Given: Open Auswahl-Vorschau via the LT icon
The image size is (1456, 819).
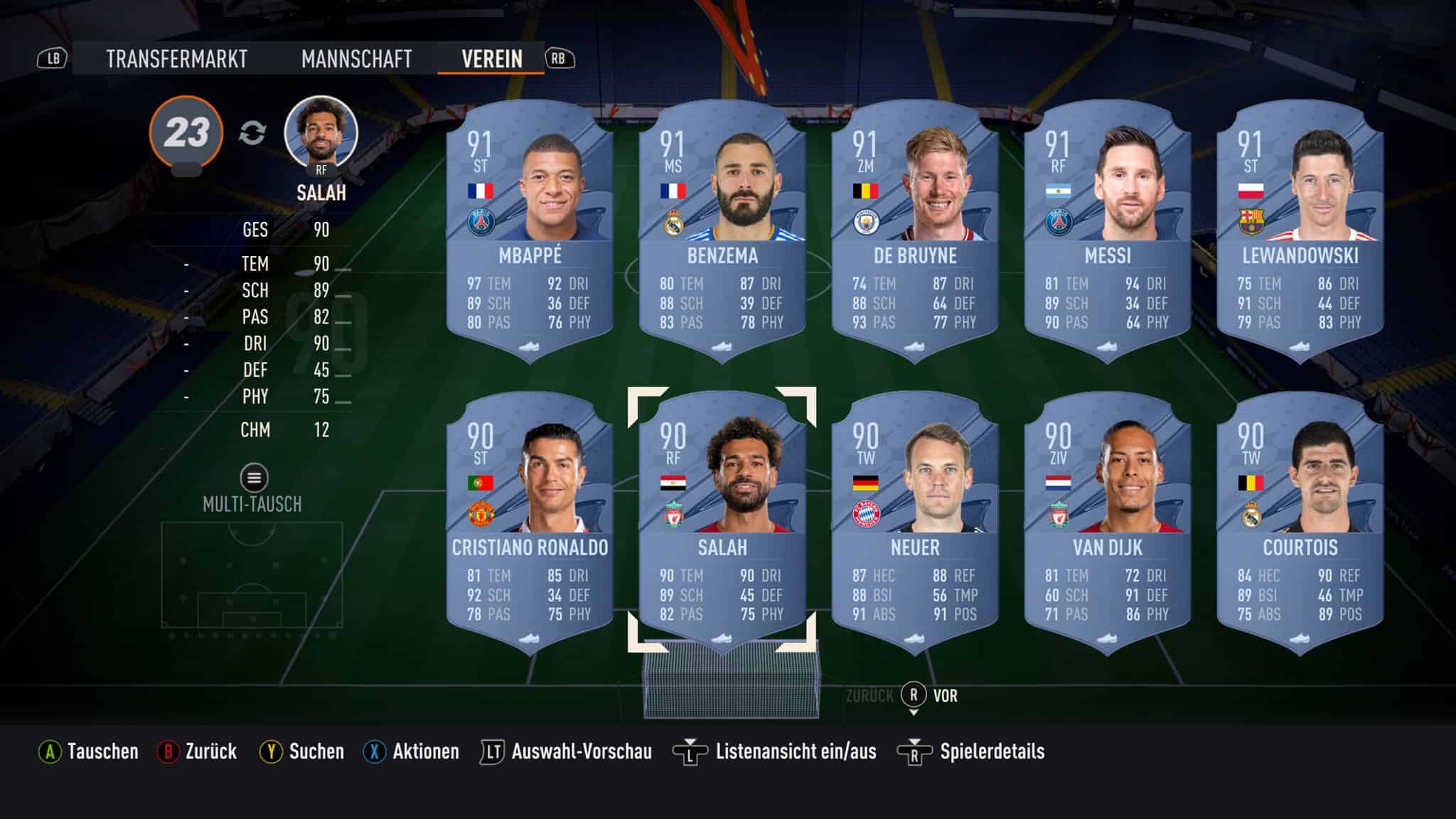Looking at the screenshot, I should (496, 750).
